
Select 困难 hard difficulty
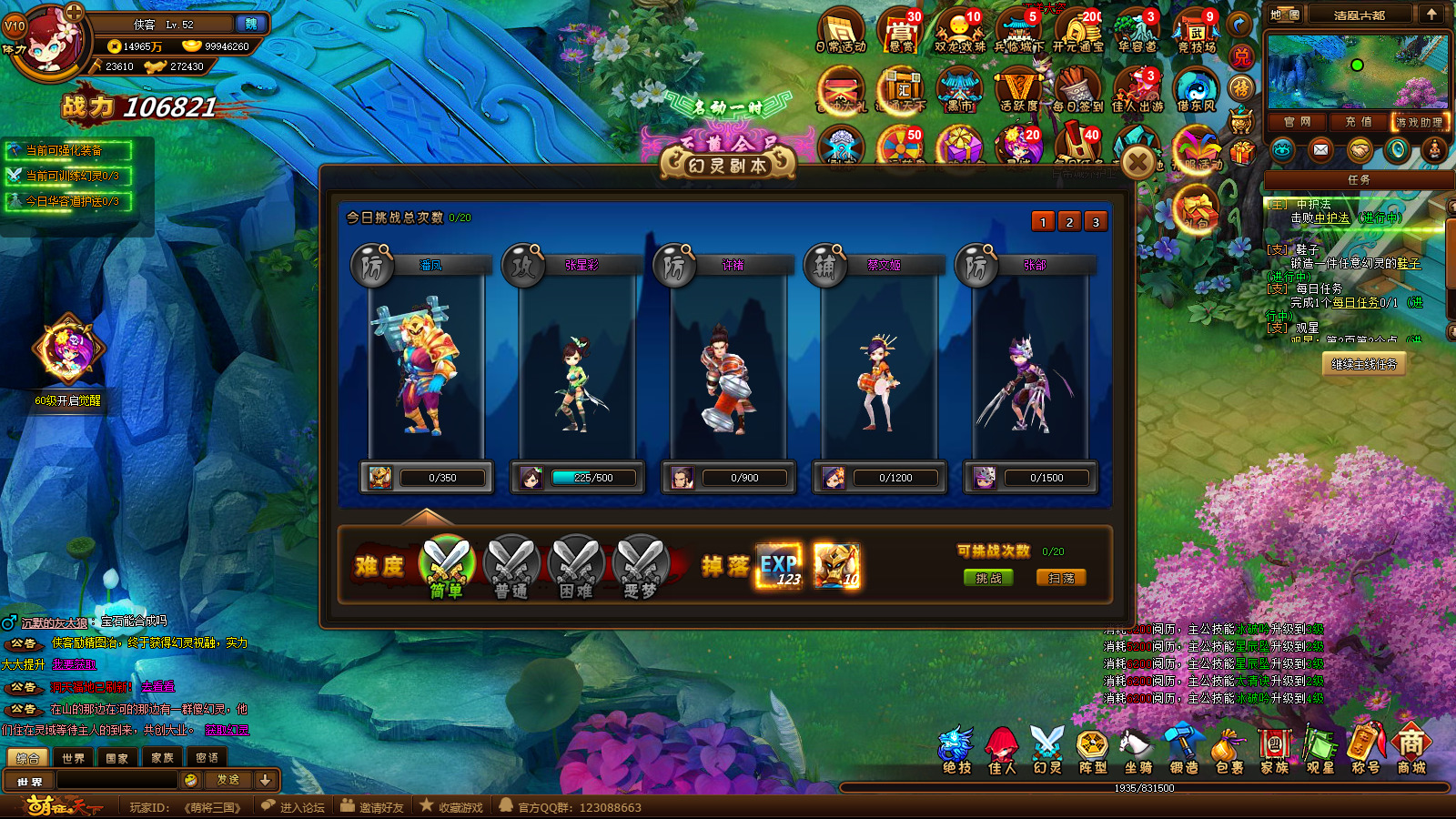(x=576, y=566)
